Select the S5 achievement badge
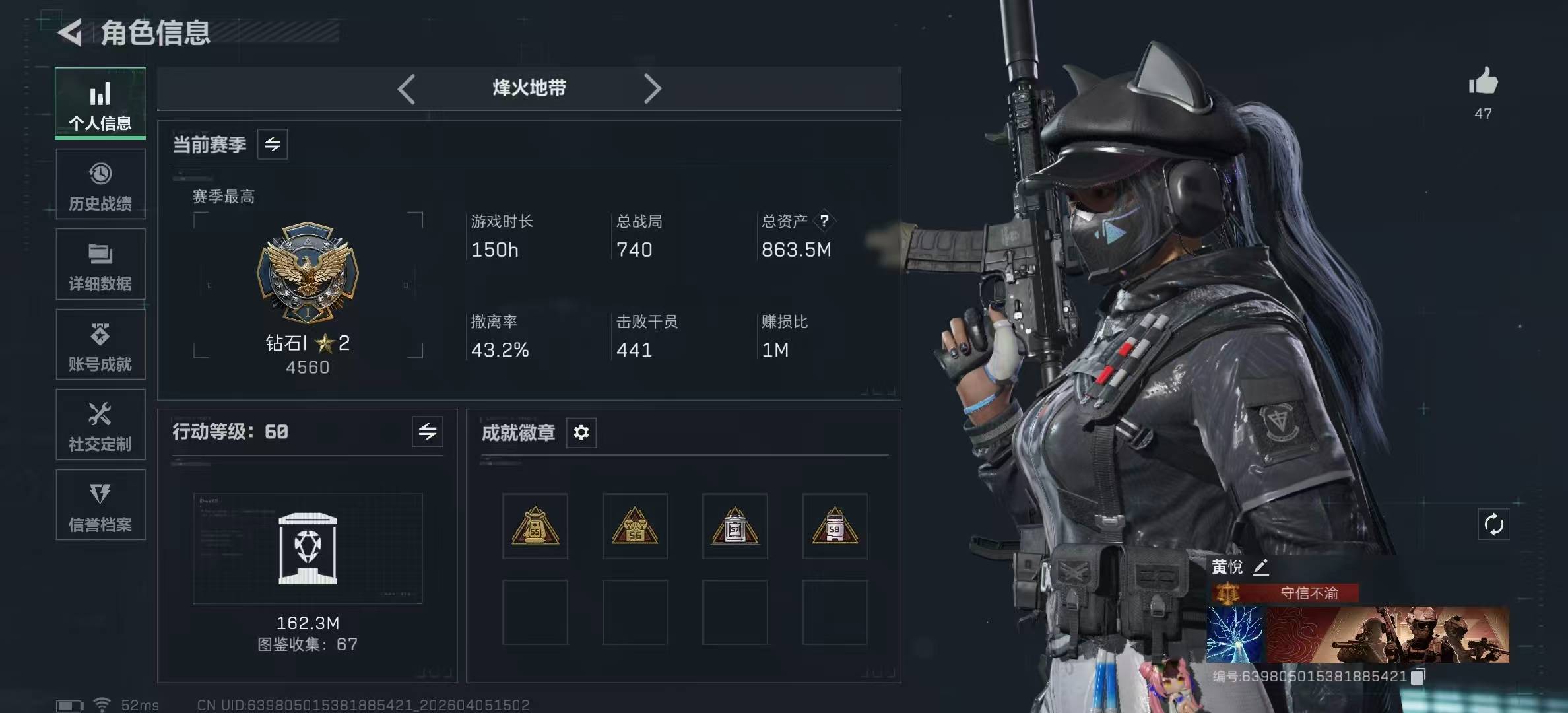The height and width of the screenshot is (713, 1568). click(535, 526)
